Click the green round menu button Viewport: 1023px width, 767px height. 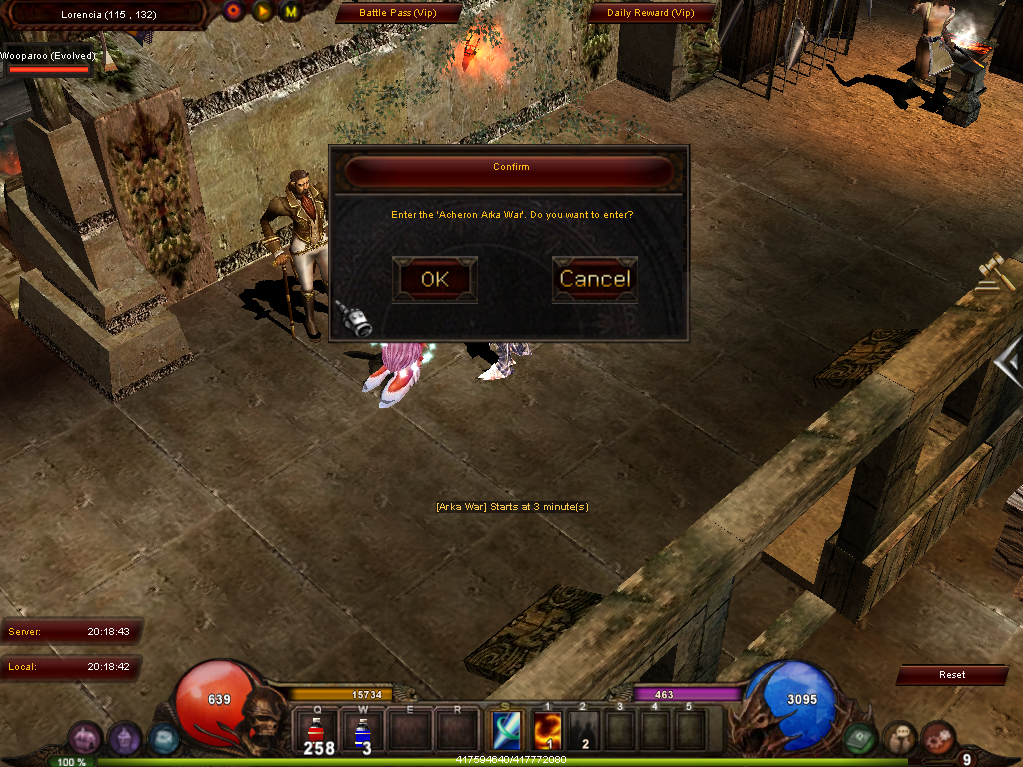[x=861, y=739]
